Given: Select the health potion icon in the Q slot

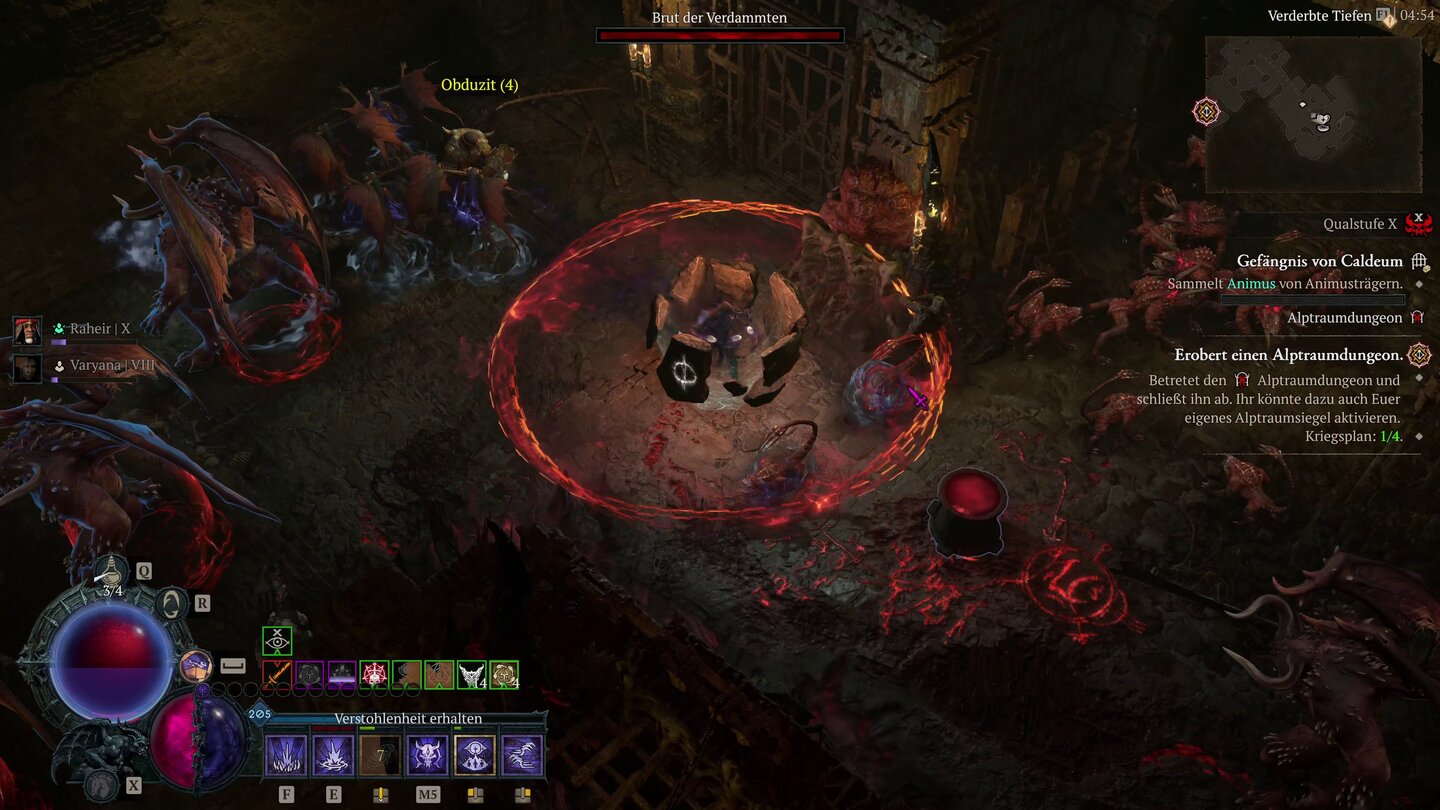Looking at the screenshot, I should point(110,570).
